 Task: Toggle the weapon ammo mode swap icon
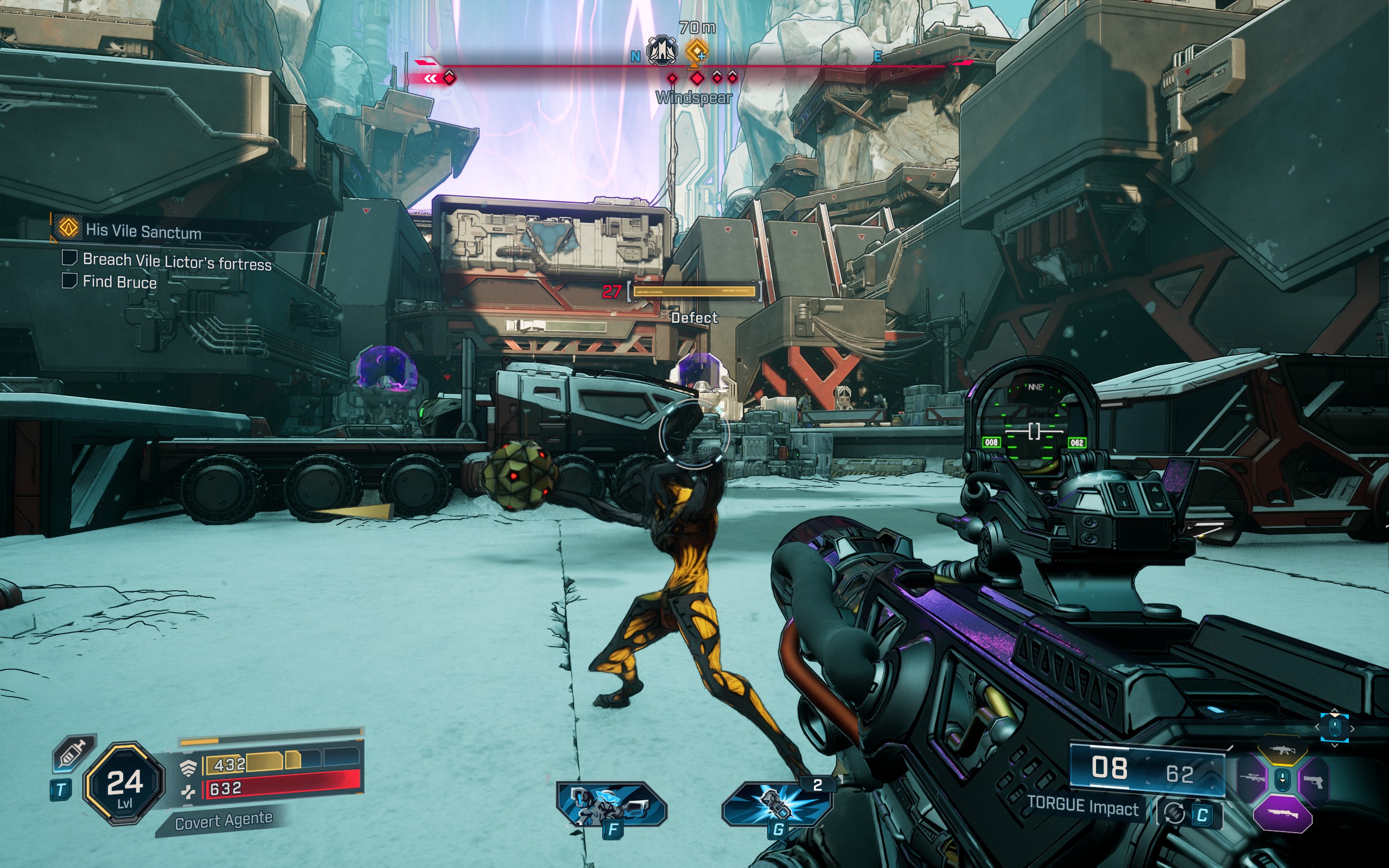coord(1173,813)
